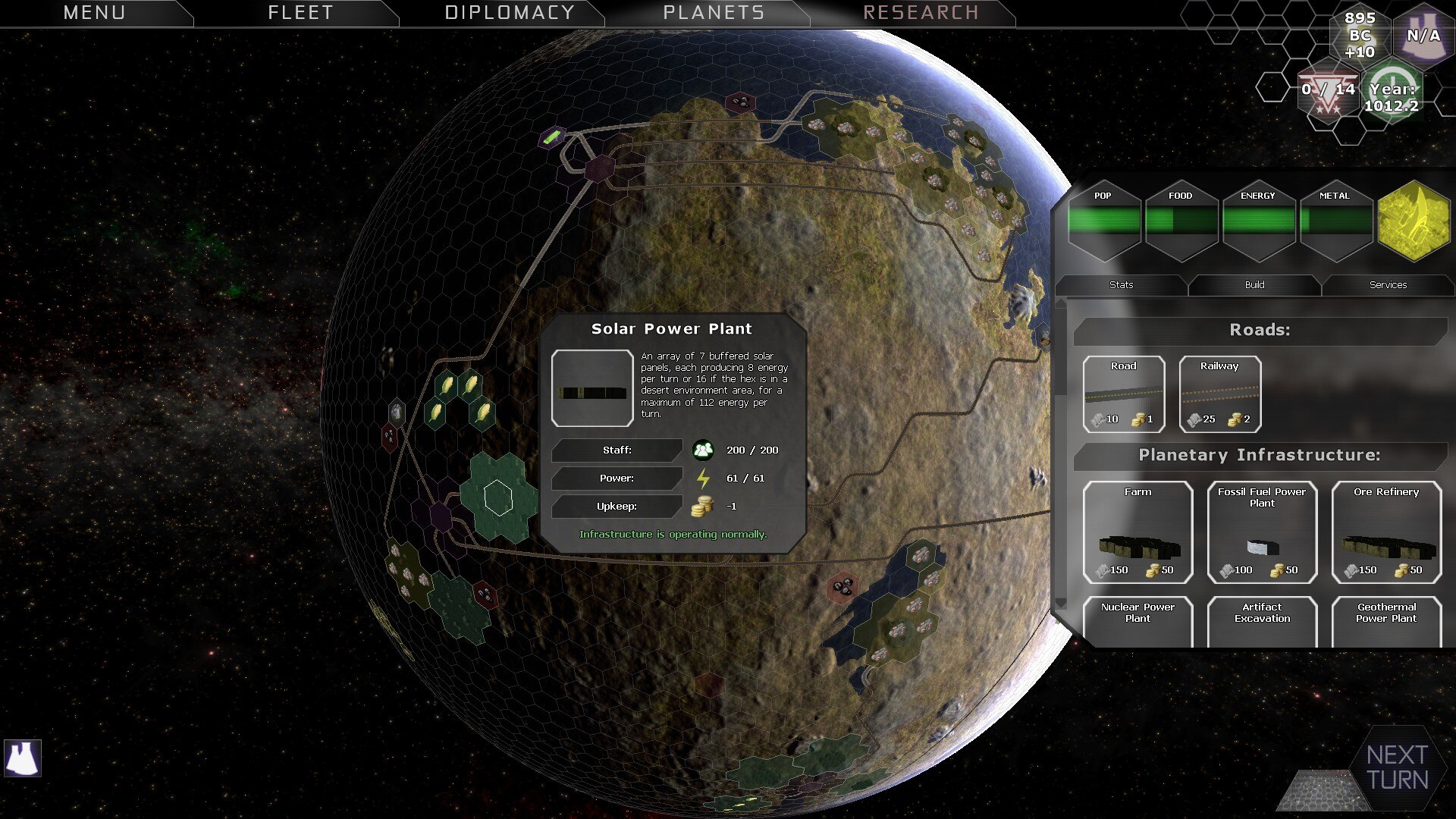Select Railway to build
The width and height of the screenshot is (1456, 819).
(1219, 394)
